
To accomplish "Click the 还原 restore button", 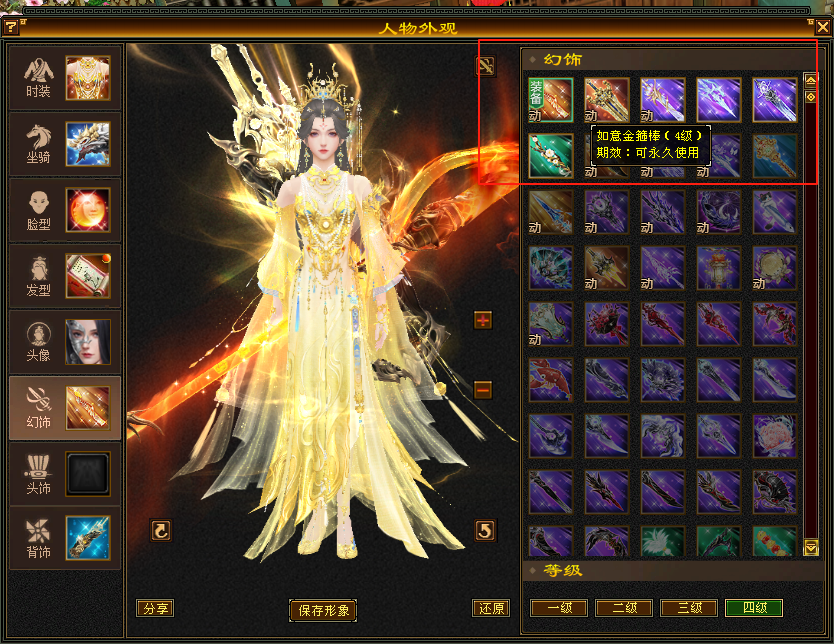I will pyautogui.click(x=490, y=608).
